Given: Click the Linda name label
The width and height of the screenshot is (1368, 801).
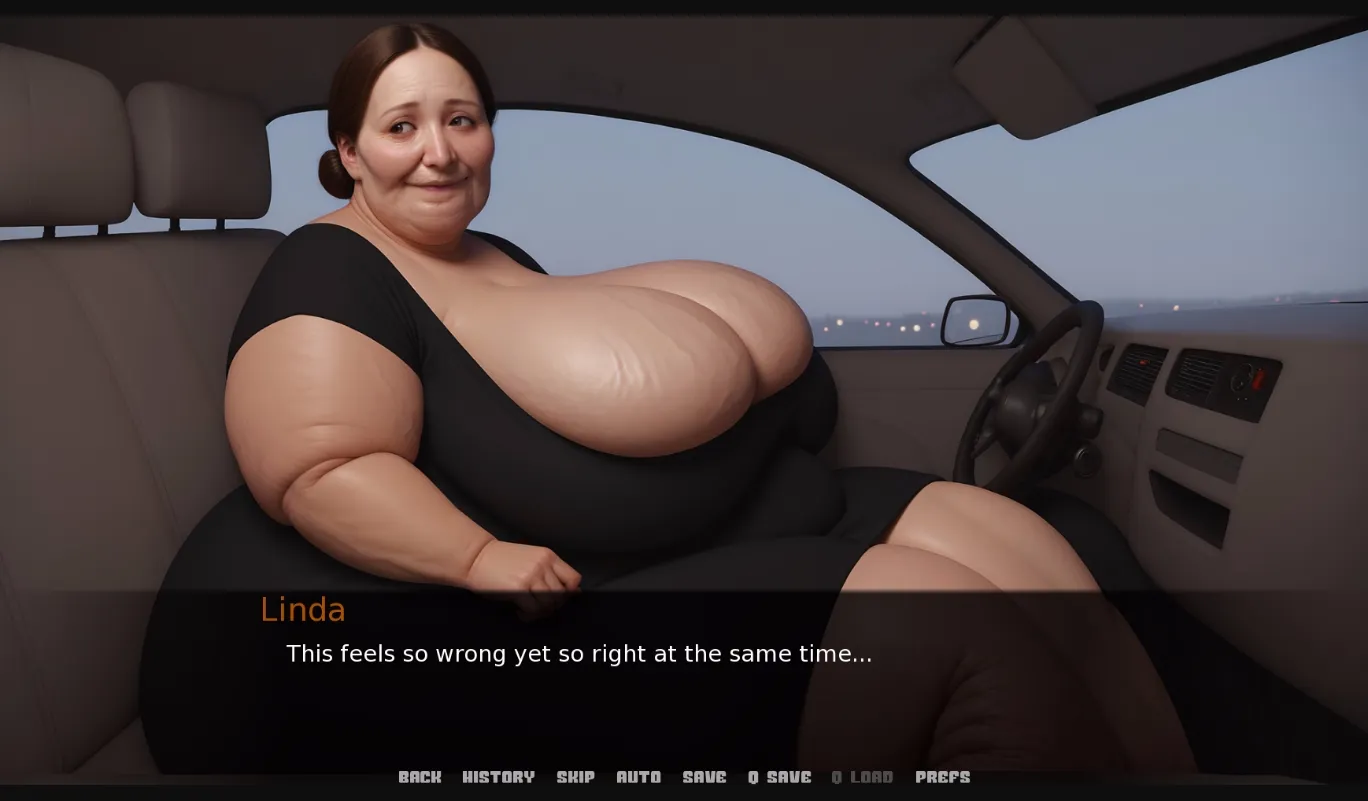Looking at the screenshot, I should [302, 610].
